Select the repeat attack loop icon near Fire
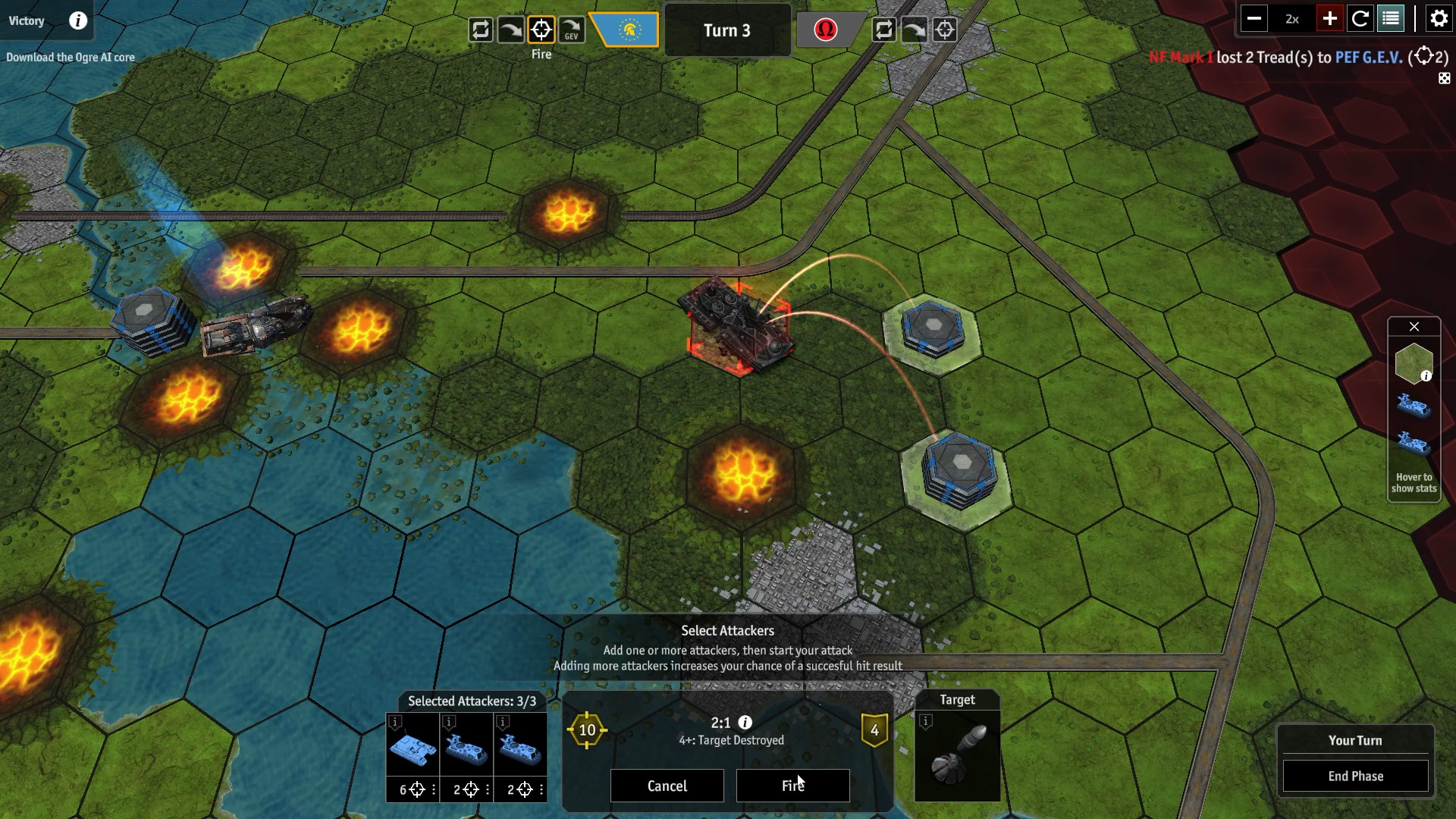The width and height of the screenshot is (1456, 819). coord(481,30)
